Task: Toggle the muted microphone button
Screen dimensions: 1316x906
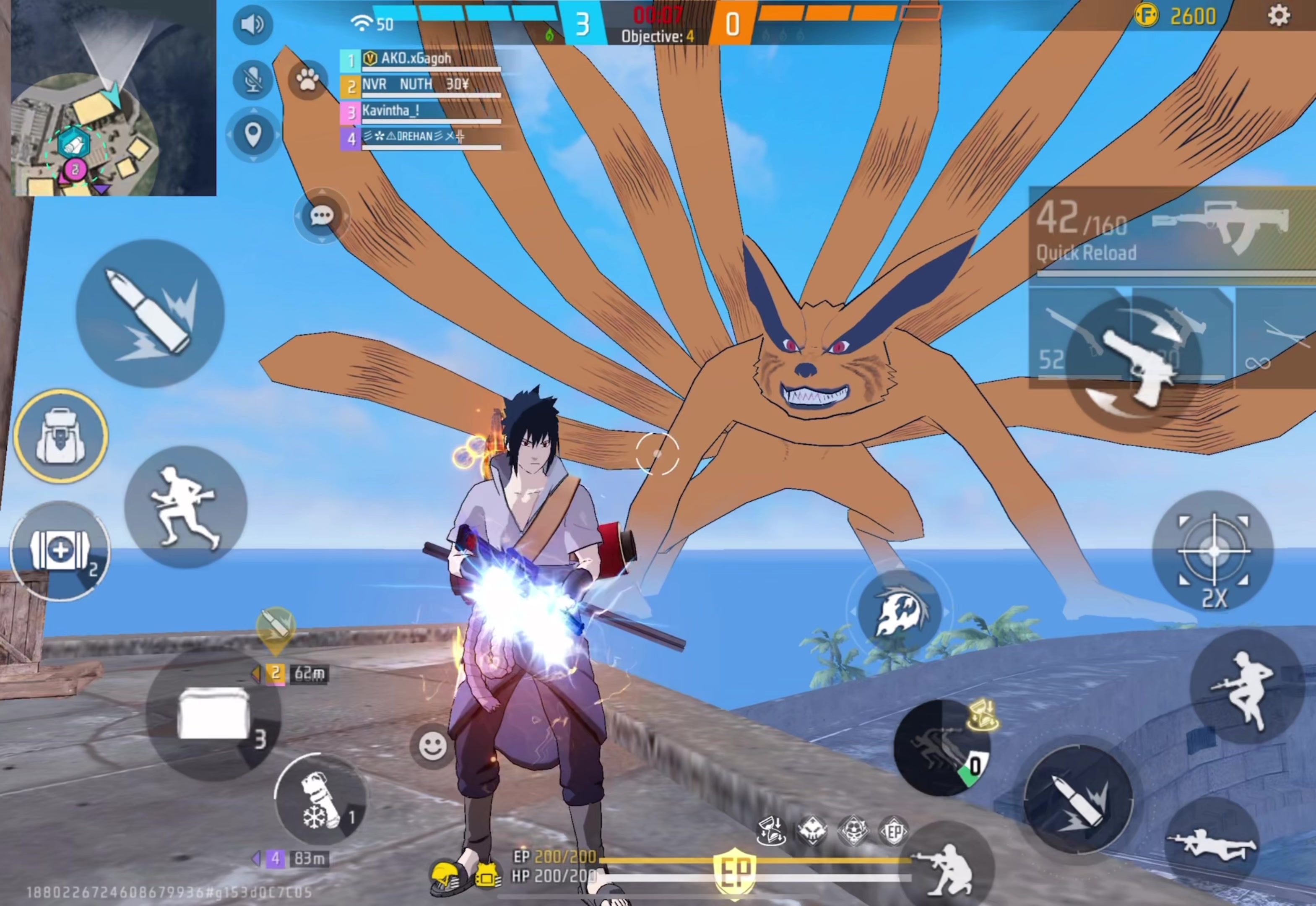Action: 252,79
